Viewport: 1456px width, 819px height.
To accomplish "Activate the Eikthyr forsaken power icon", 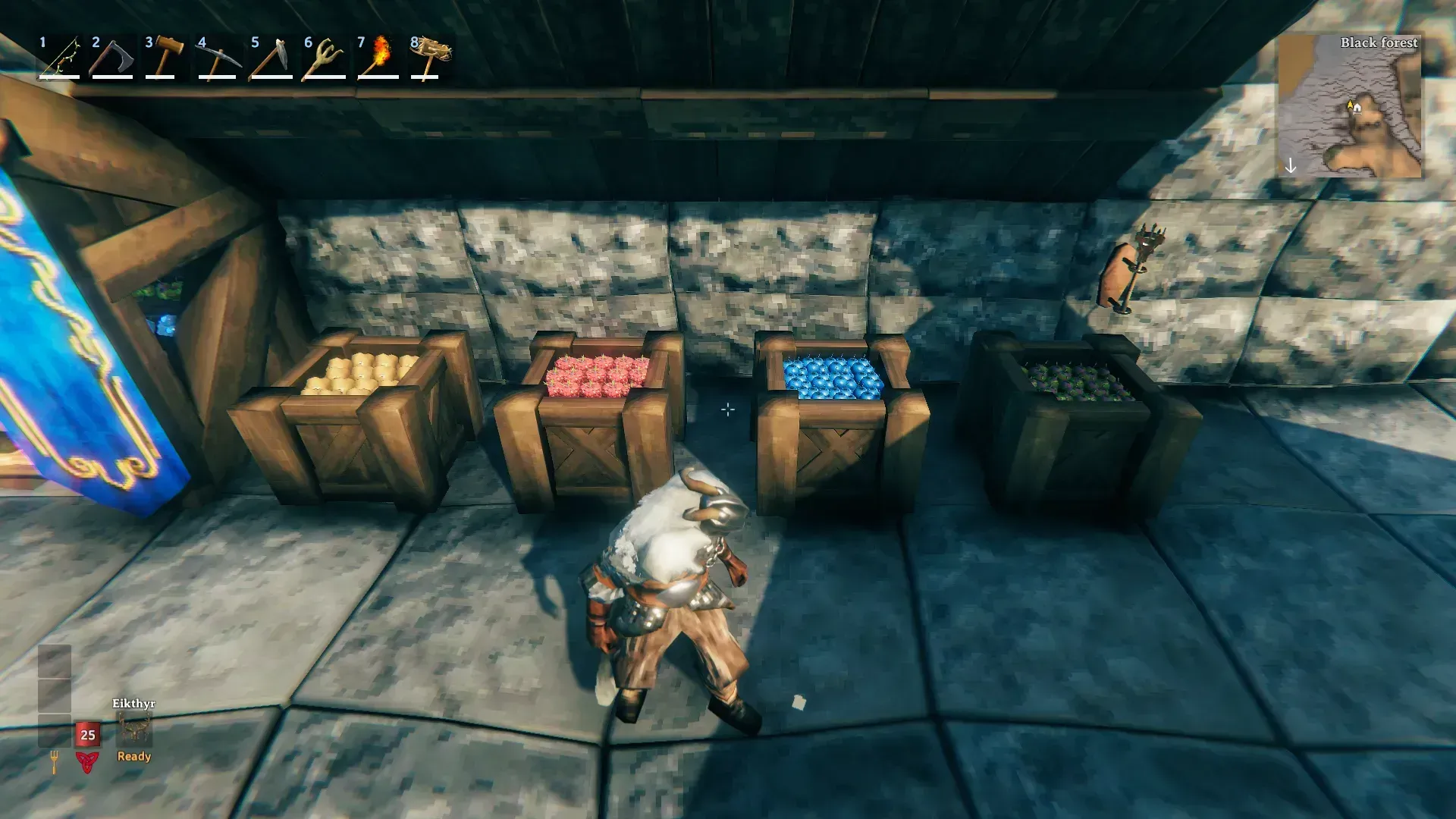I will click(134, 730).
